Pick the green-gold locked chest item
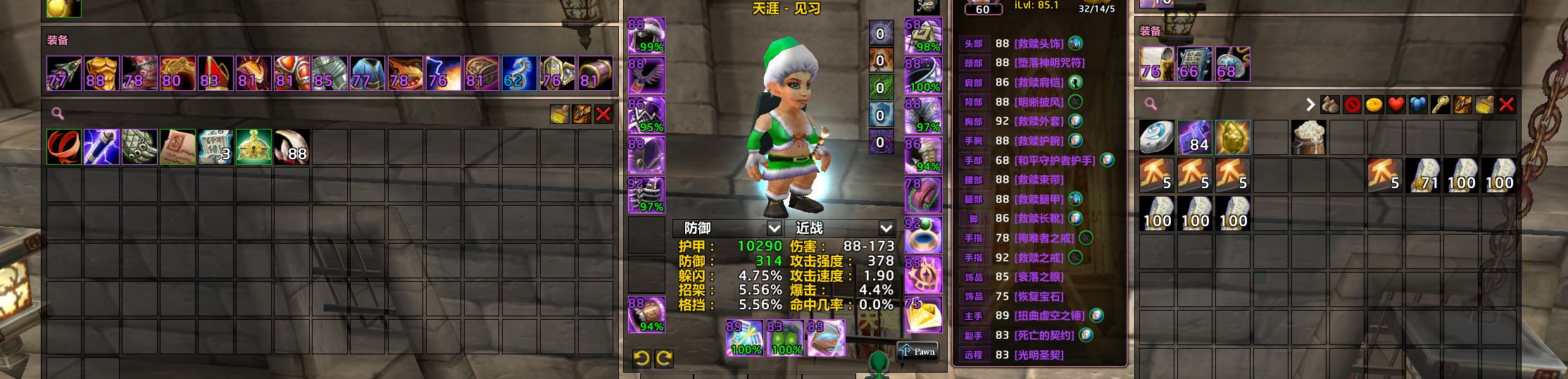 (253, 147)
